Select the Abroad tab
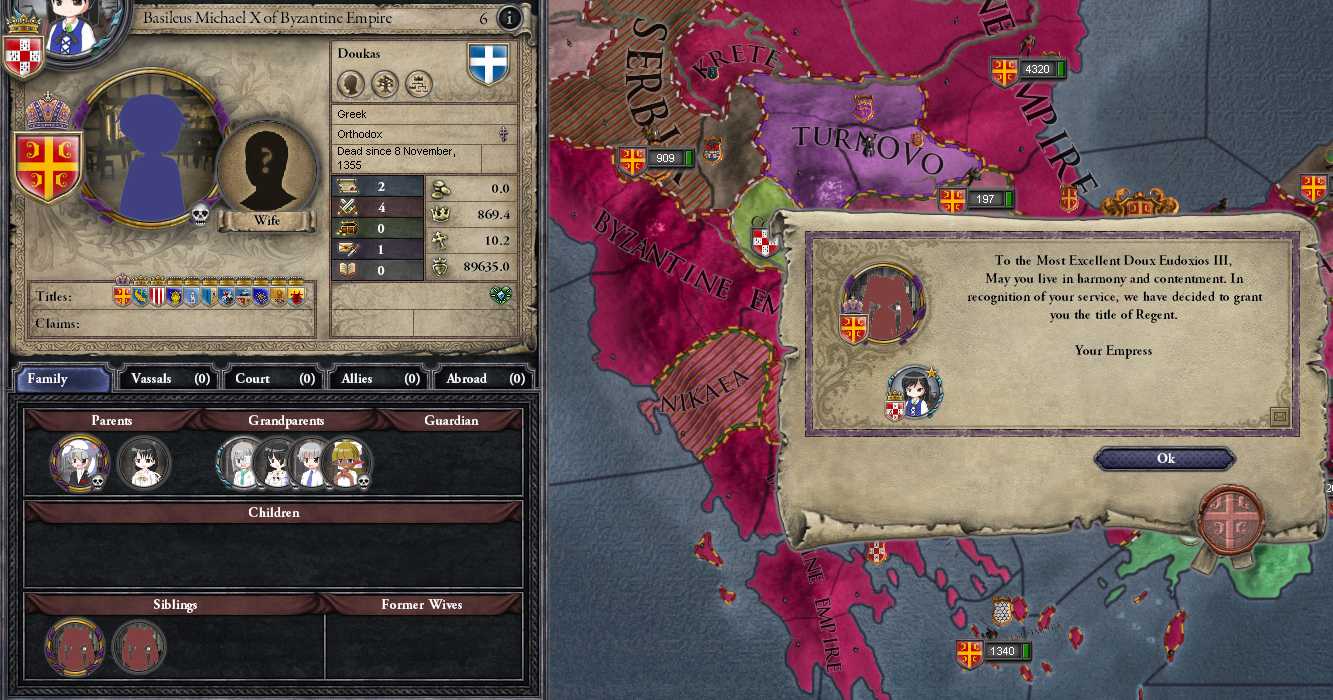 tap(485, 379)
